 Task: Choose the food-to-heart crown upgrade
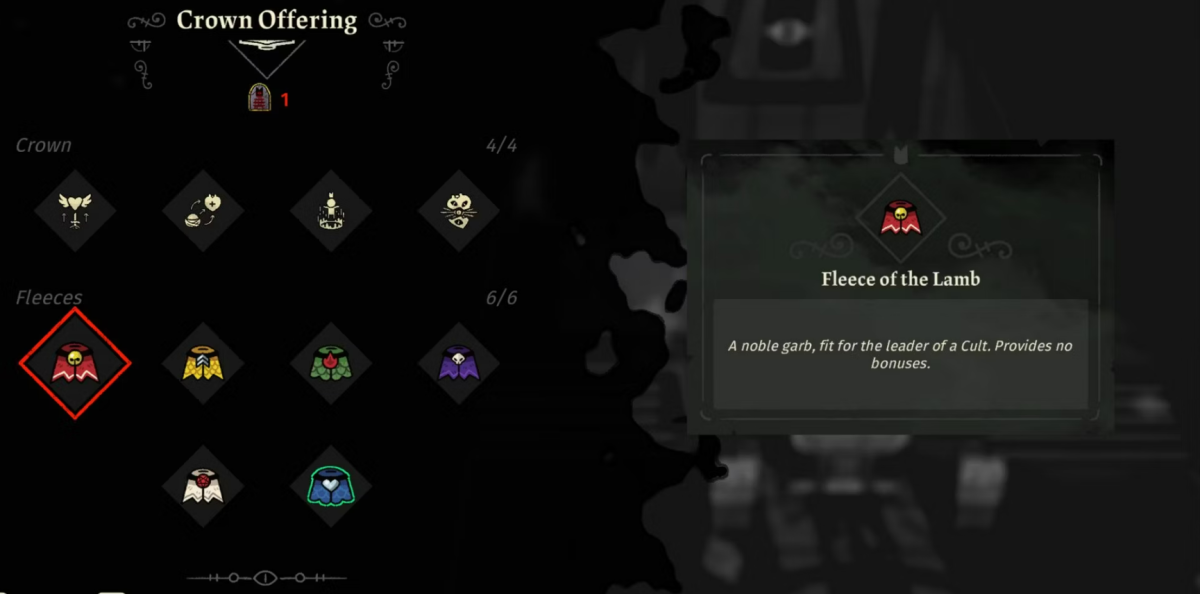click(203, 212)
